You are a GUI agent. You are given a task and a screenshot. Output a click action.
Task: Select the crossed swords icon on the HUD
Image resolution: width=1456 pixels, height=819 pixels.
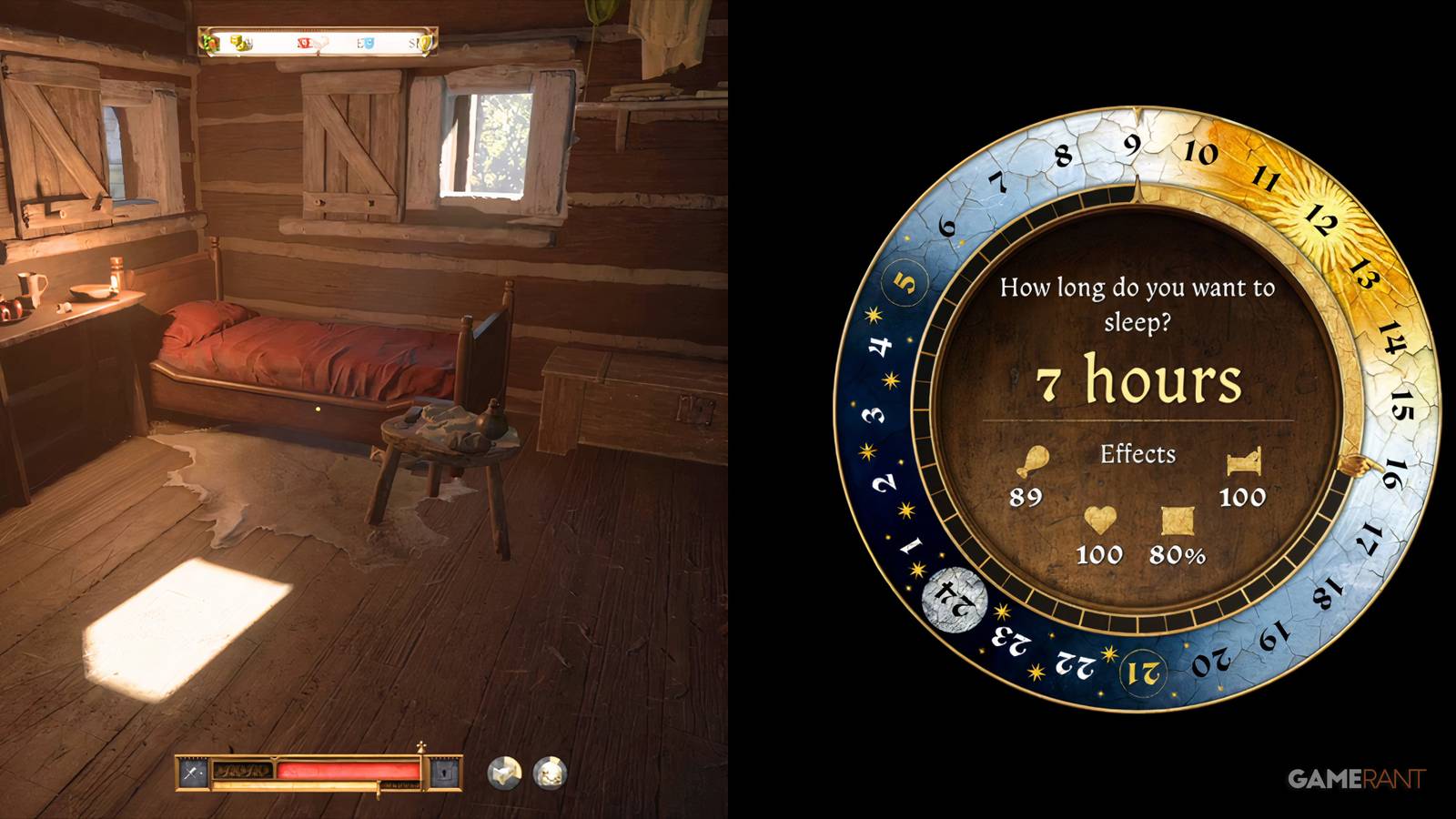click(x=191, y=772)
